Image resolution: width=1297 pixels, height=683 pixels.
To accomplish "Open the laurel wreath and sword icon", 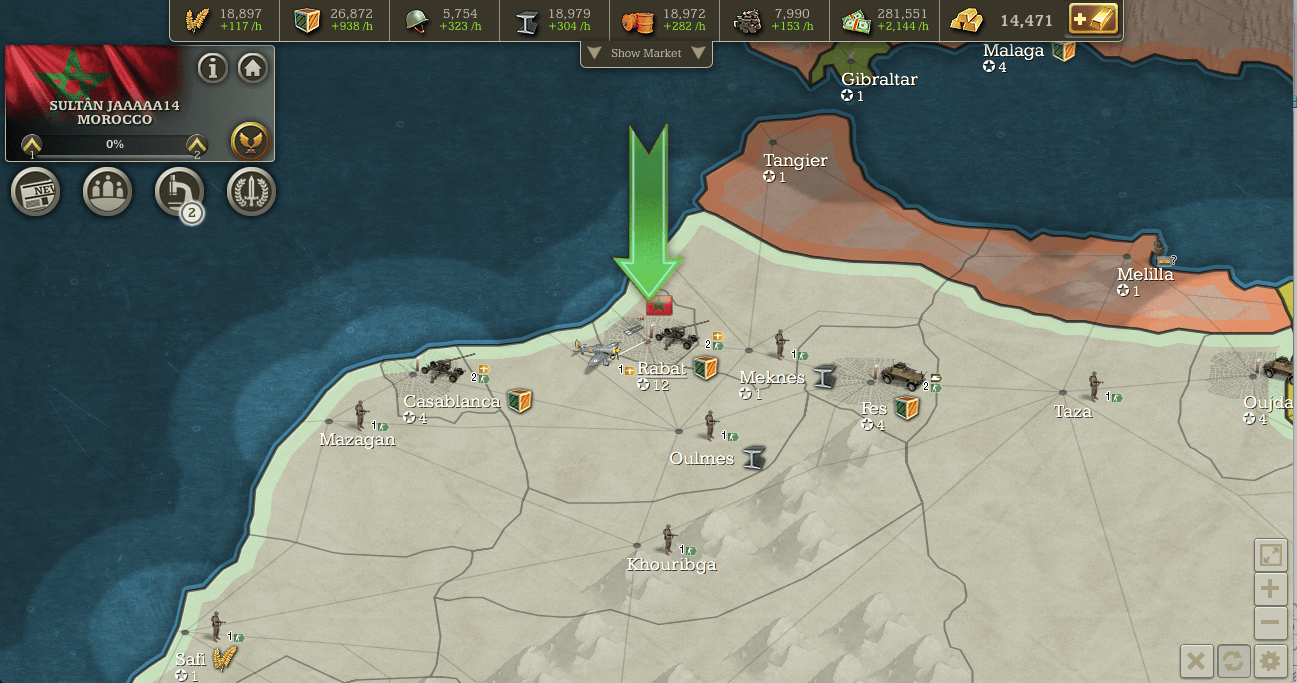I will point(252,191).
